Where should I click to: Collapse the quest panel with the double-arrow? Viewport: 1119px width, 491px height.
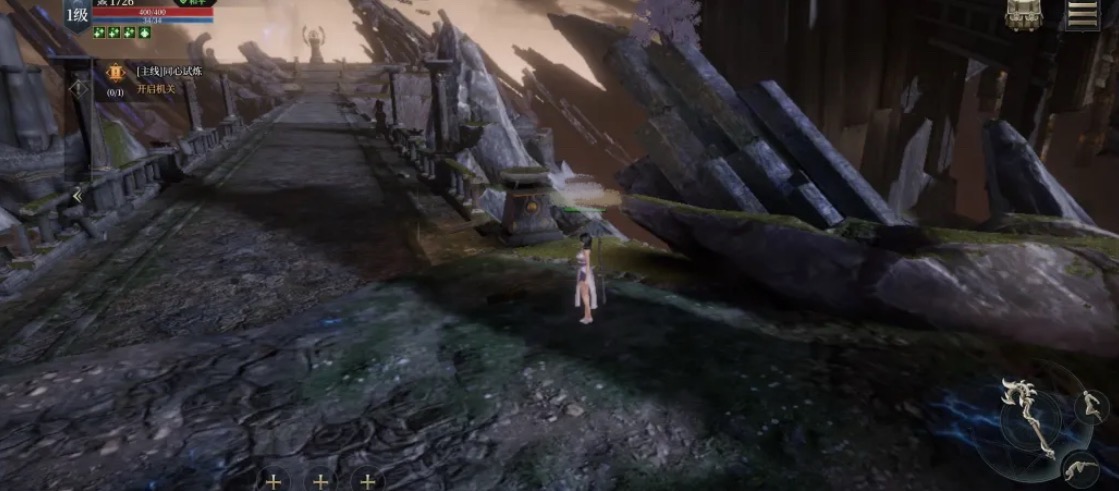[x=77, y=196]
